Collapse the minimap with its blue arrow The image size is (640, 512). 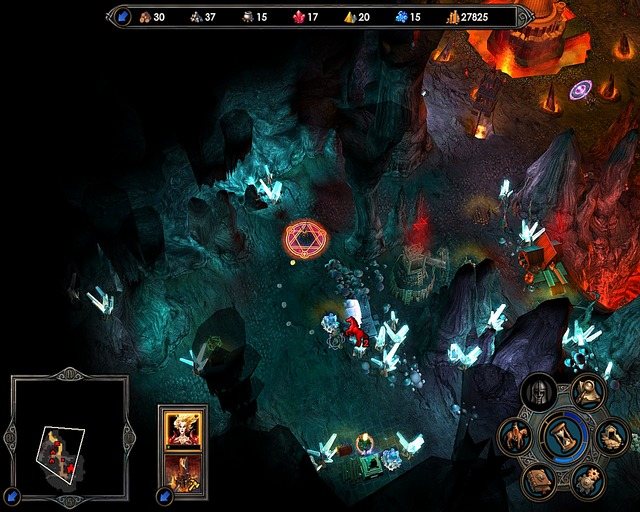tap(11, 494)
